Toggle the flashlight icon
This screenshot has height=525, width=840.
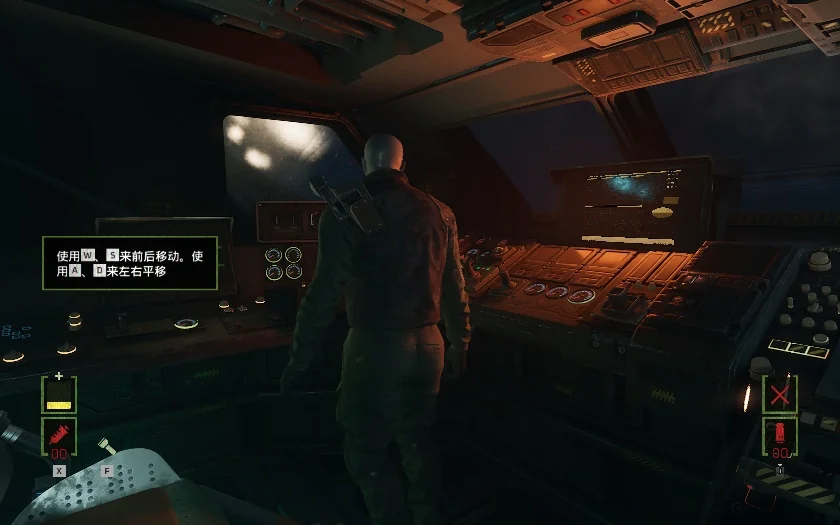[x=105, y=448]
